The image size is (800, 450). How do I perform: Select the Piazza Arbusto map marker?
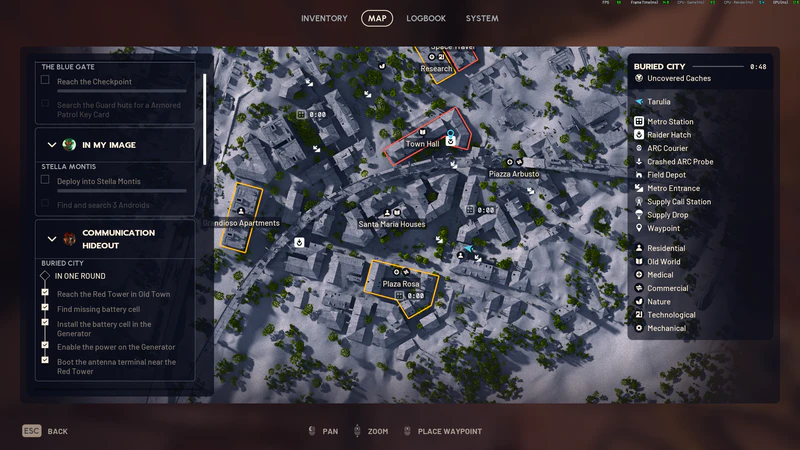[514, 174]
